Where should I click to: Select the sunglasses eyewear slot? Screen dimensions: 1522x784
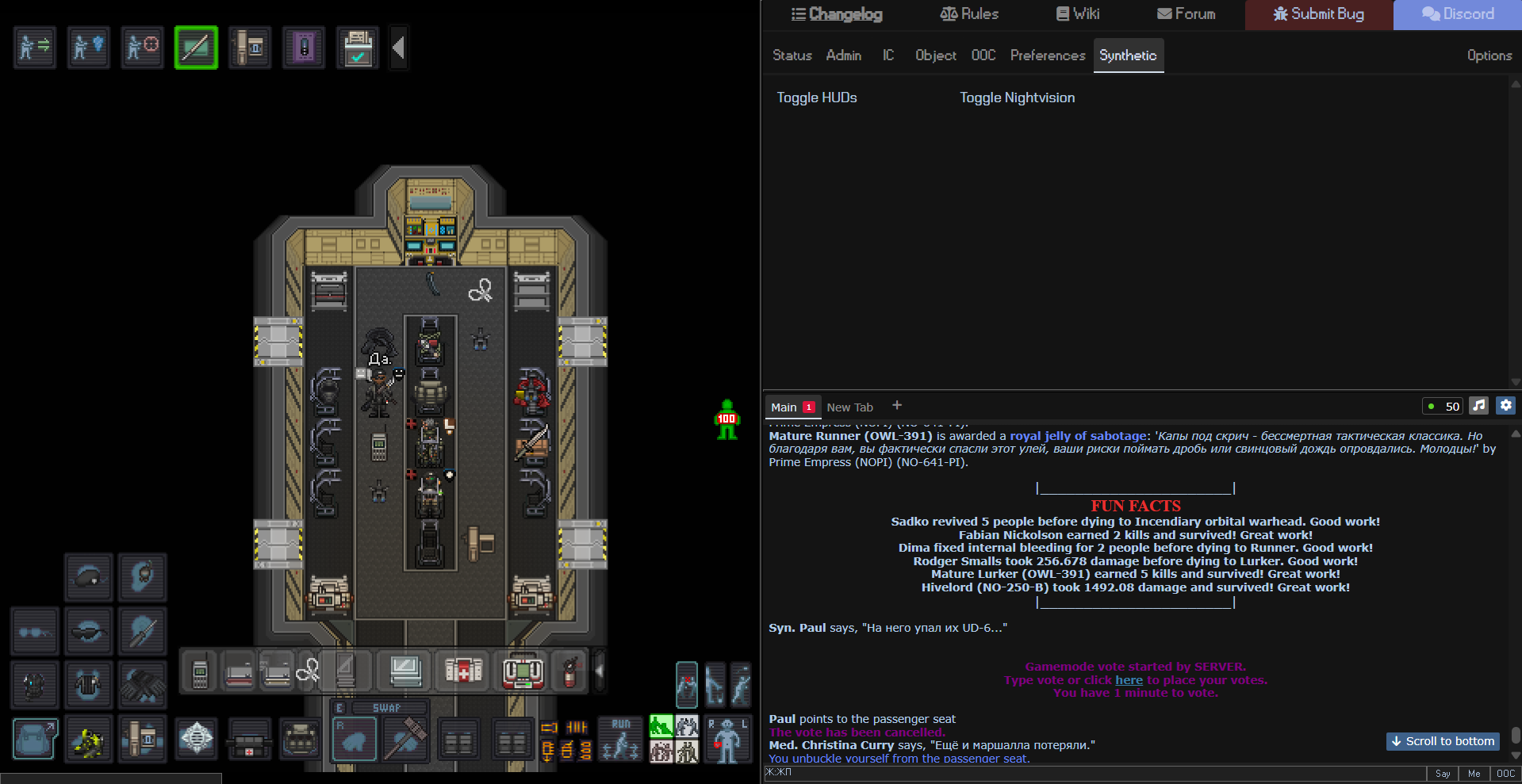[88, 632]
